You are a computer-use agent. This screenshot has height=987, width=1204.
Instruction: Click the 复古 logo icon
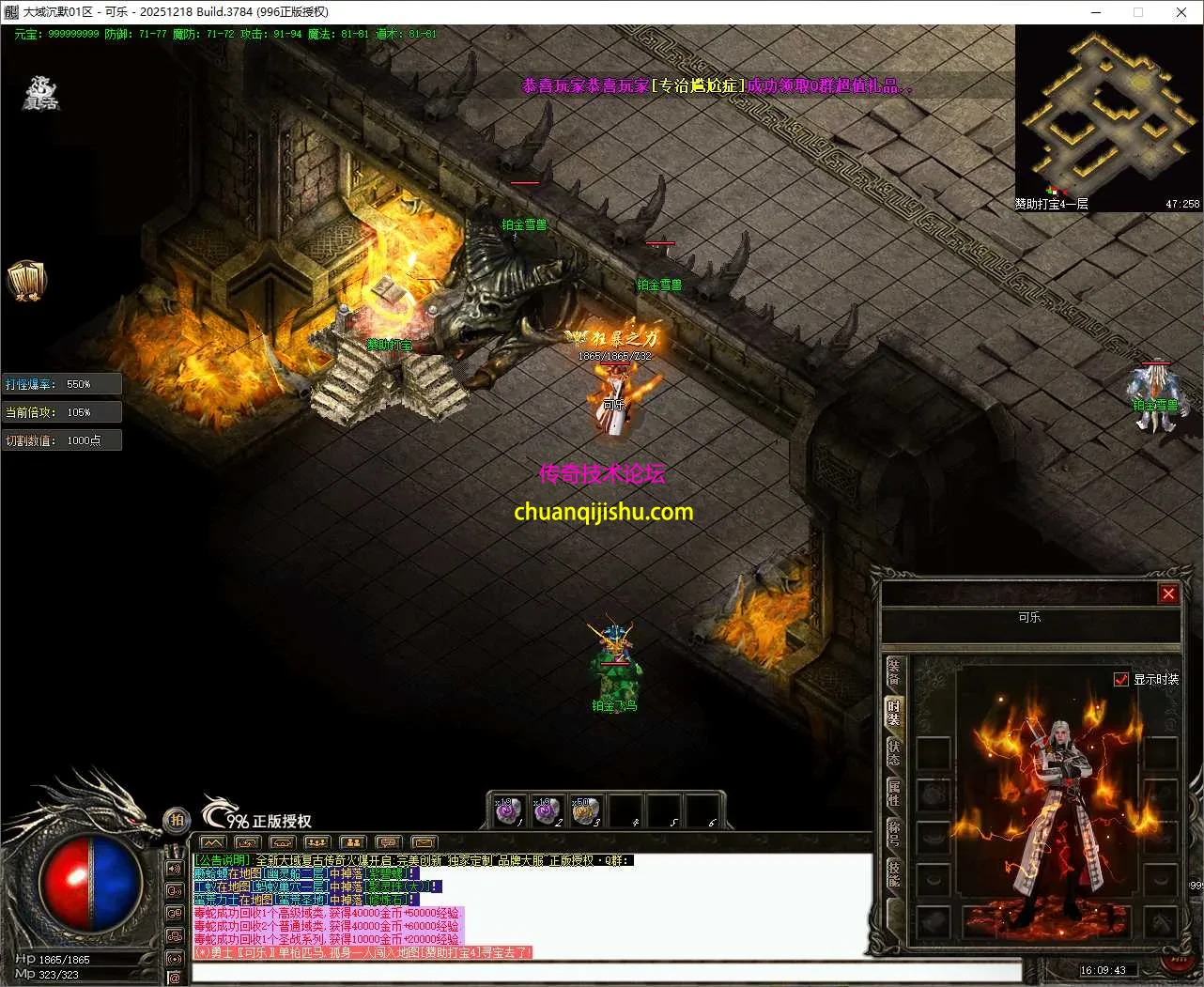pos(41,94)
